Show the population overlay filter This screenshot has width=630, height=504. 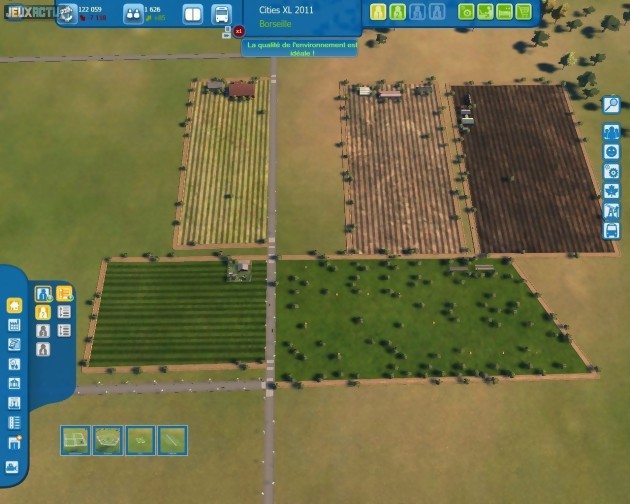tap(611, 132)
